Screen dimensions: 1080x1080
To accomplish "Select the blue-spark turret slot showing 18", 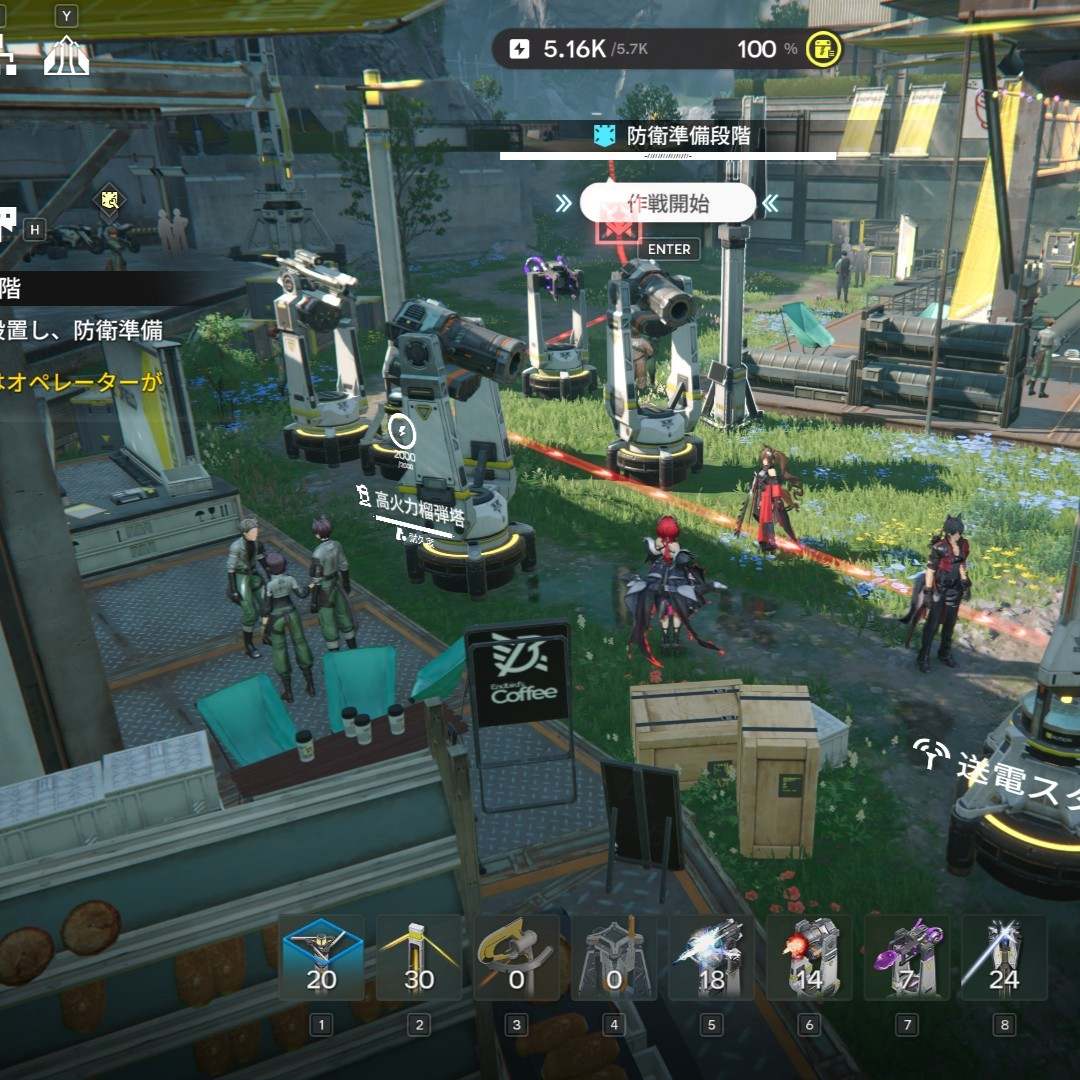I will point(711,958).
